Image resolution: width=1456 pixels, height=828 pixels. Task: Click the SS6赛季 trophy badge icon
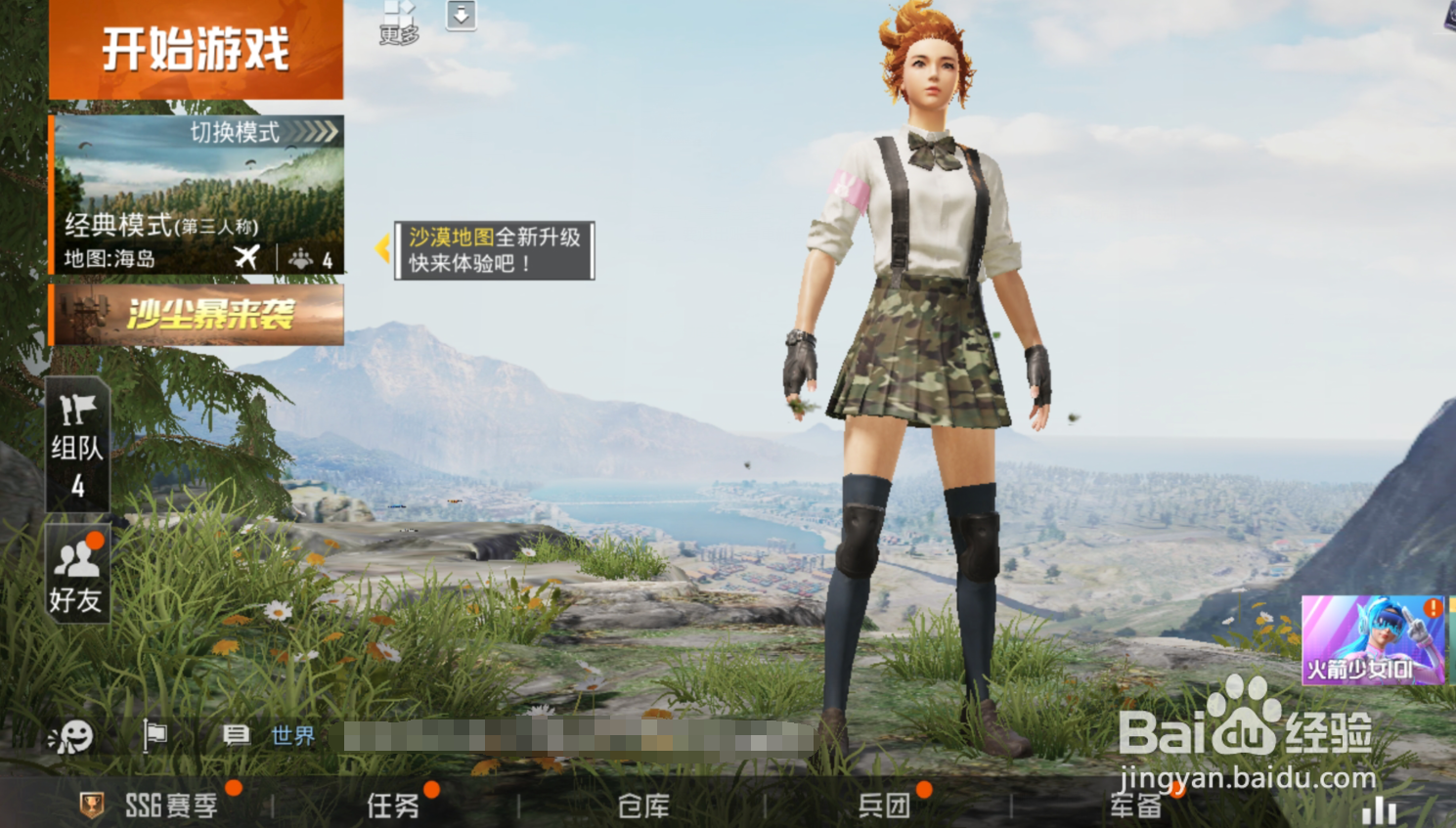[90, 805]
